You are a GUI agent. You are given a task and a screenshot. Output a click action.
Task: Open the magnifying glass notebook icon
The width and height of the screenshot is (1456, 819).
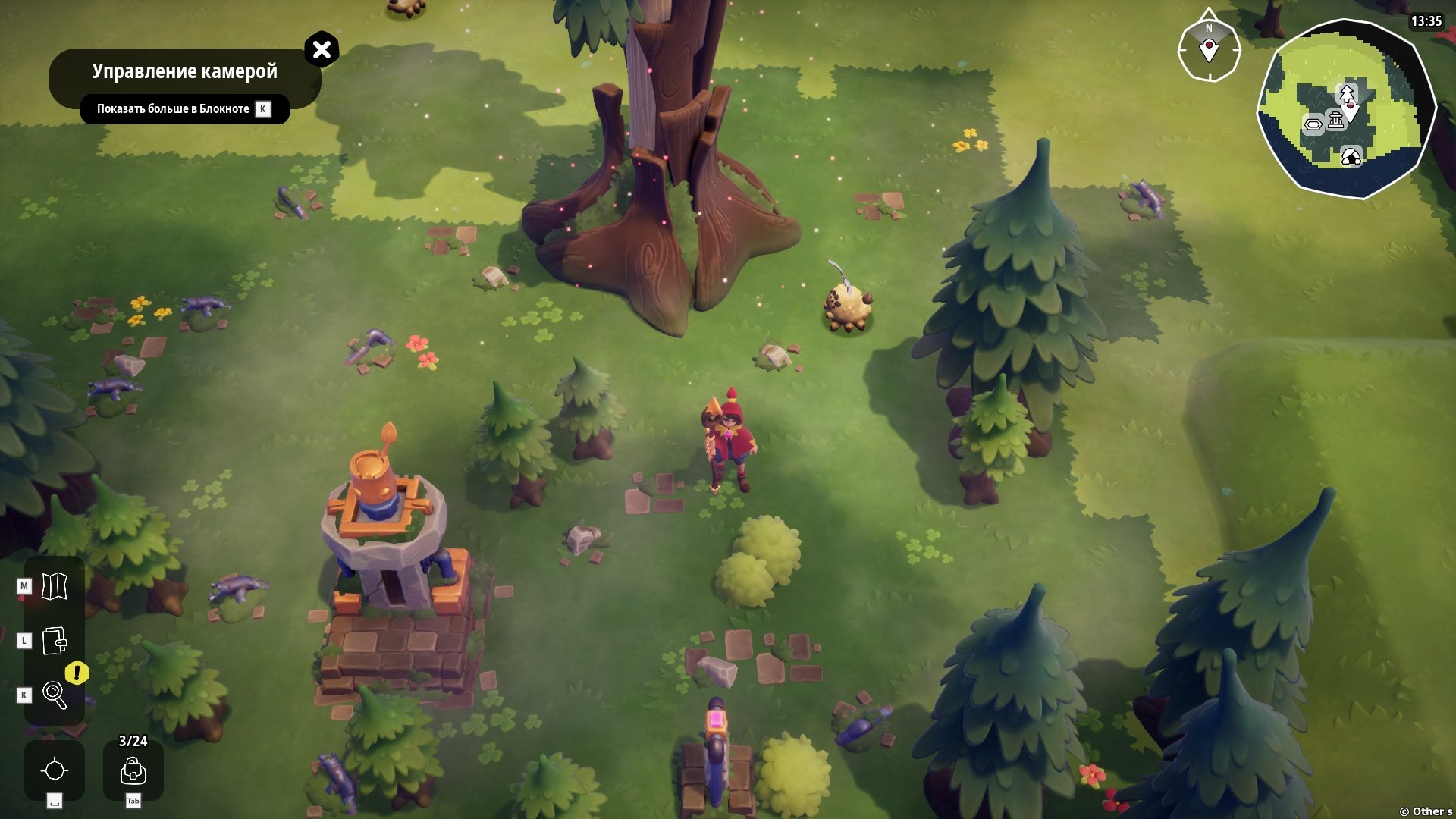click(55, 695)
